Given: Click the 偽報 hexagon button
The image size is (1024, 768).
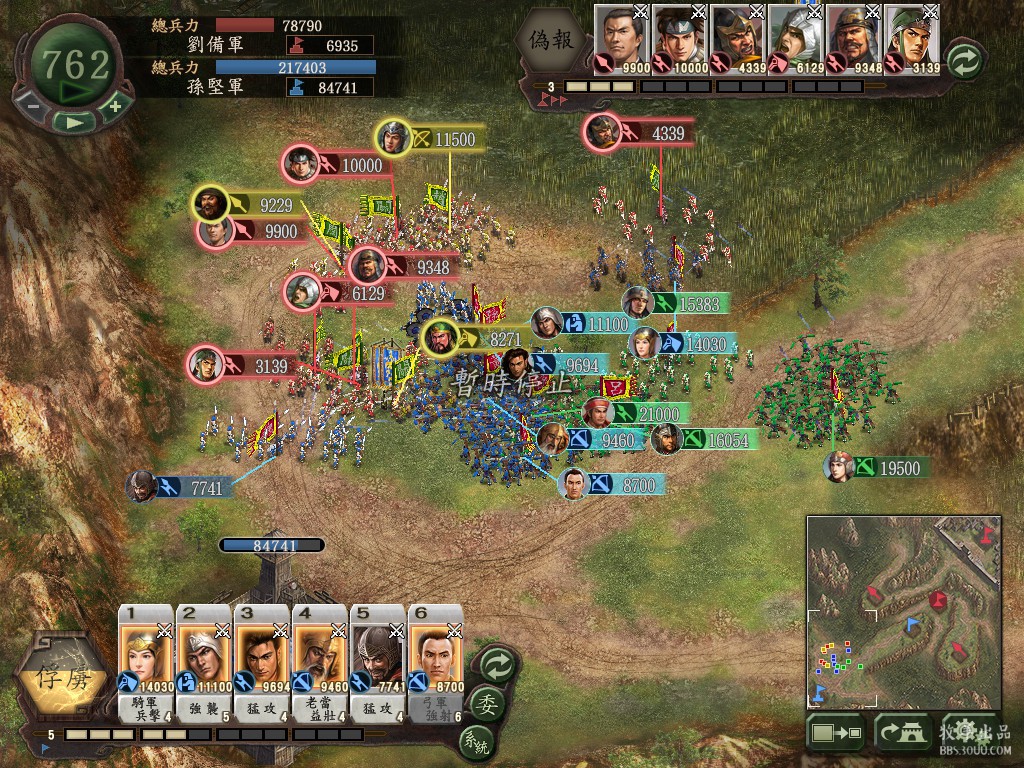Looking at the screenshot, I should (x=553, y=42).
